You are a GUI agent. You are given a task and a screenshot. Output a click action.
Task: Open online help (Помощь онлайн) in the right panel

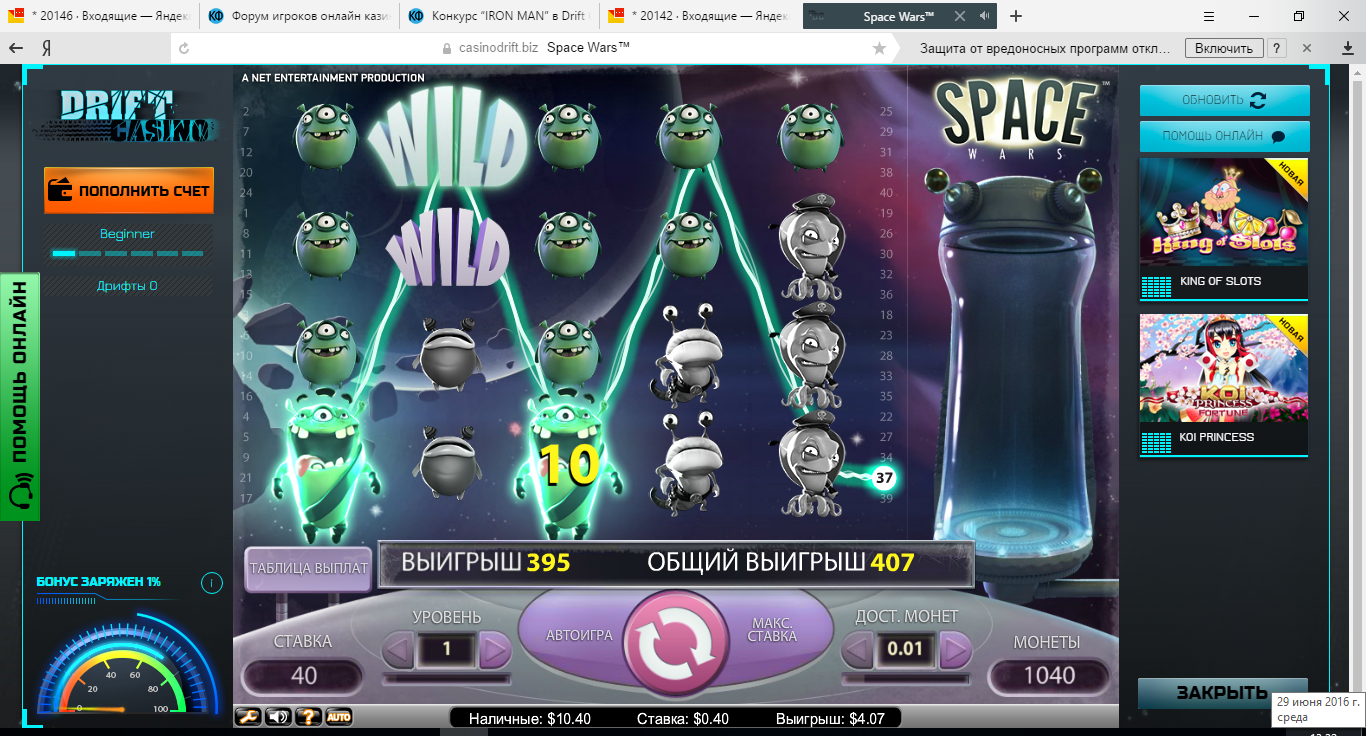click(x=1224, y=136)
